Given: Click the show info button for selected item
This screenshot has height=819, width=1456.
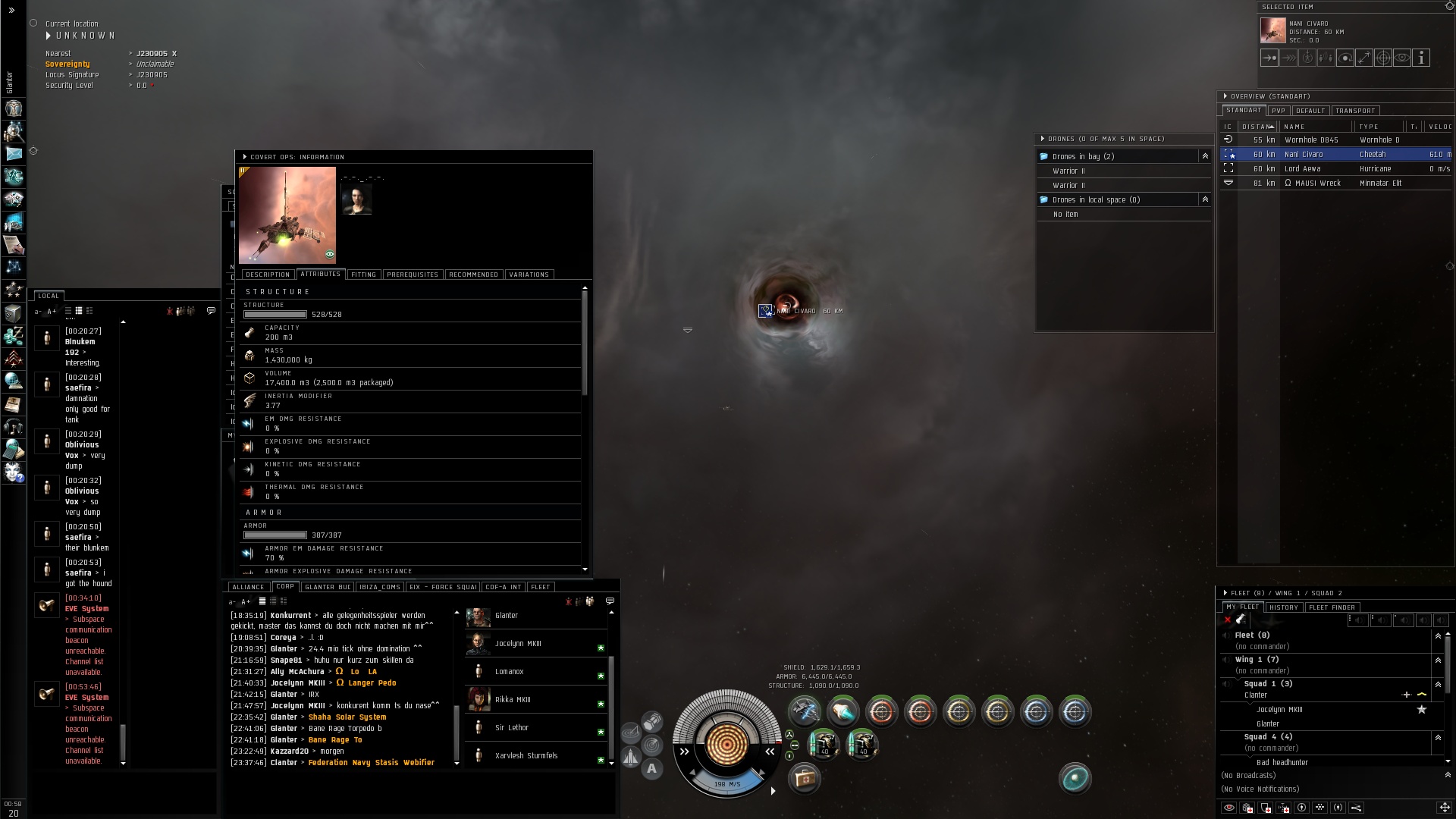Looking at the screenshot, I should coord(1421,58).
